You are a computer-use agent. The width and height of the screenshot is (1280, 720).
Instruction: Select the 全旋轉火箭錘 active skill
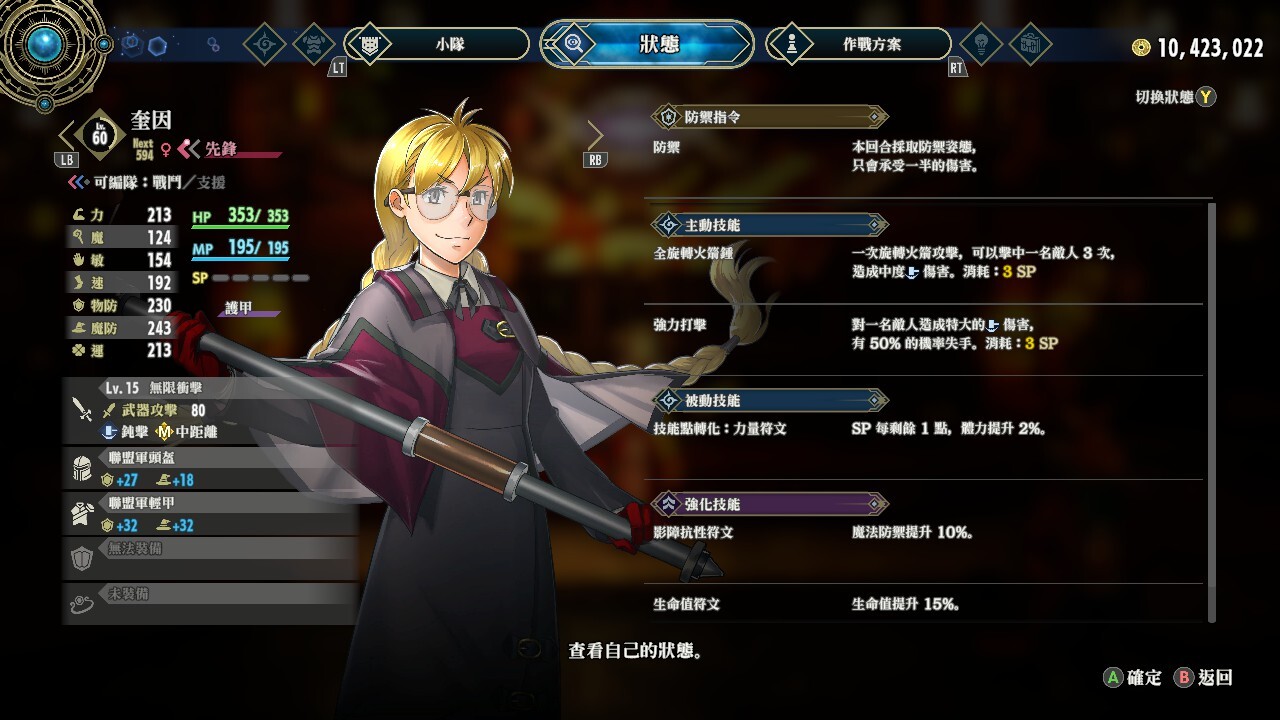tap(930, 263)
